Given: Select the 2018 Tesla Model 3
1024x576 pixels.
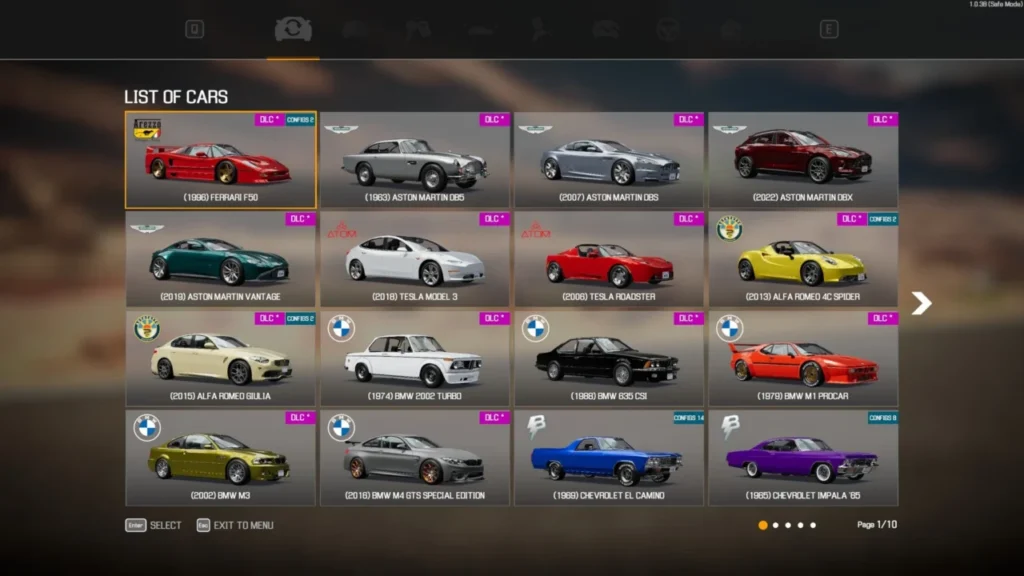Looking at the screenshot, I should point(415,259).
